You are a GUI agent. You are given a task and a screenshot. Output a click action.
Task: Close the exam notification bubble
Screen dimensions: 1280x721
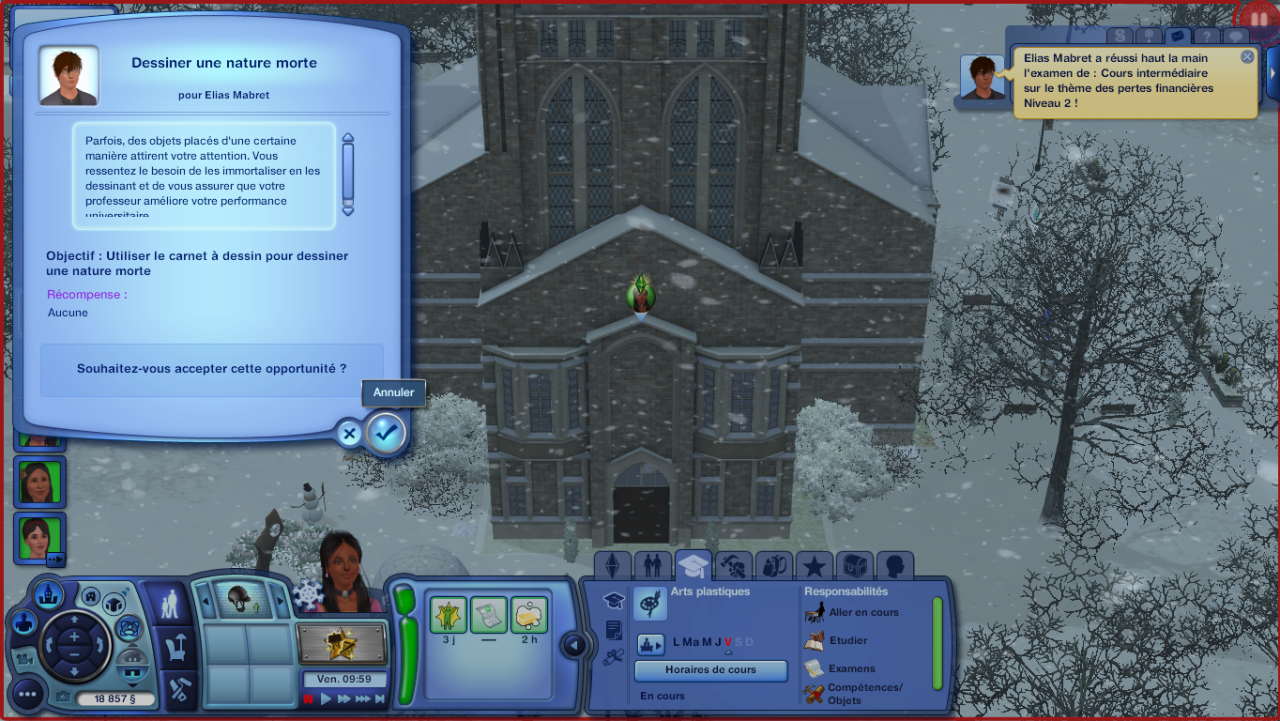tap(1247, 57)
